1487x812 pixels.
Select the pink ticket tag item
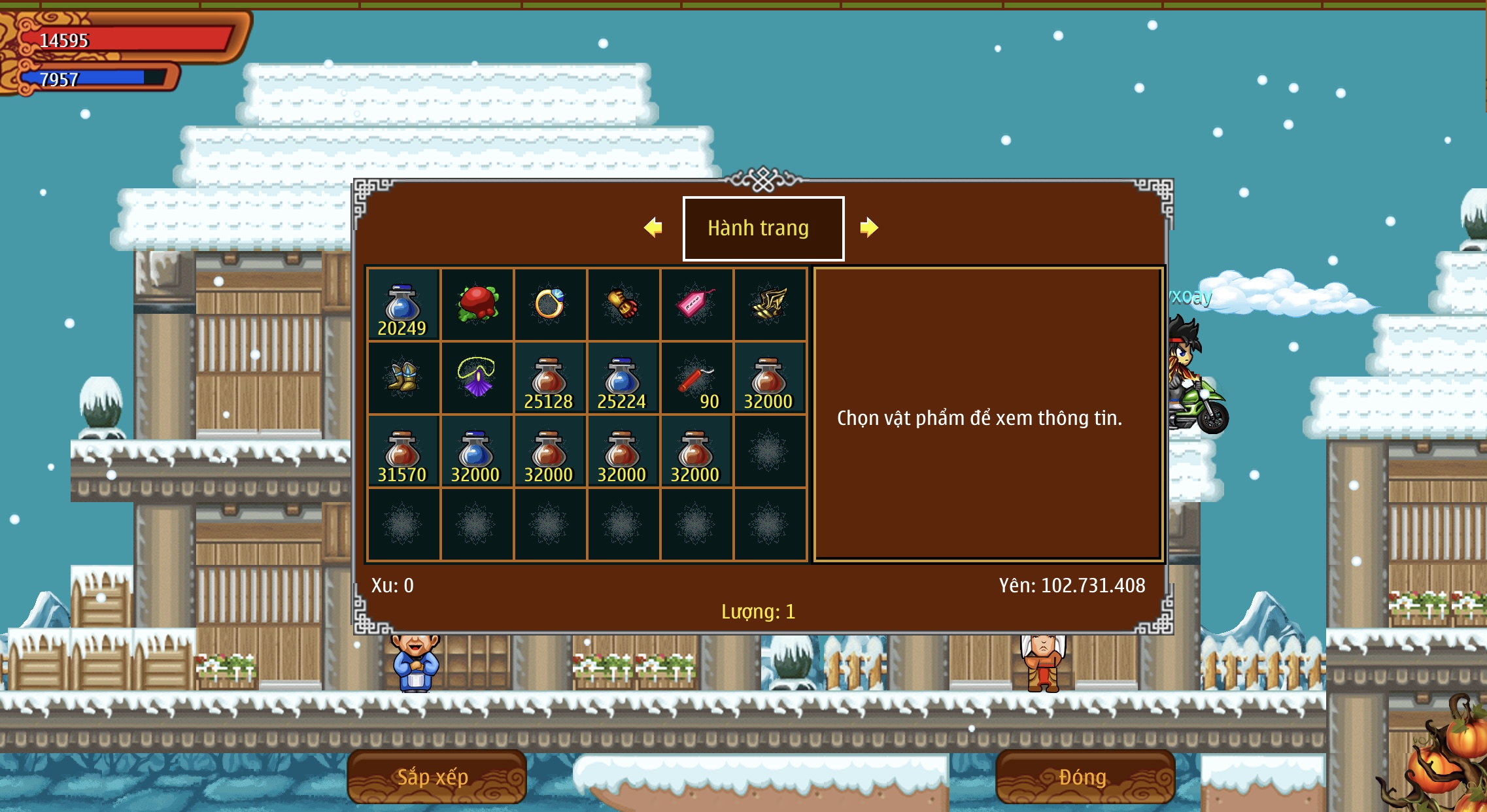[x=696, y=304]
